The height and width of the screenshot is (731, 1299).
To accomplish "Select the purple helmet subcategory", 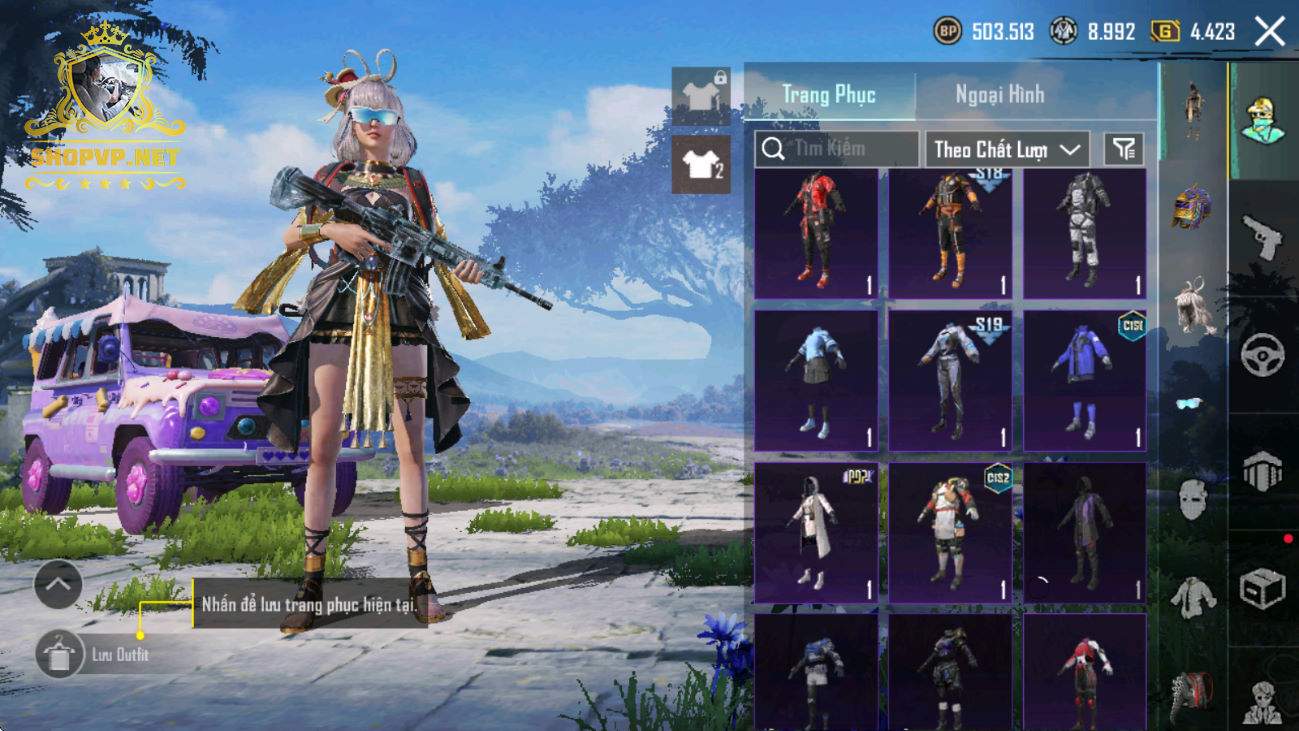I will (1192, 207).
